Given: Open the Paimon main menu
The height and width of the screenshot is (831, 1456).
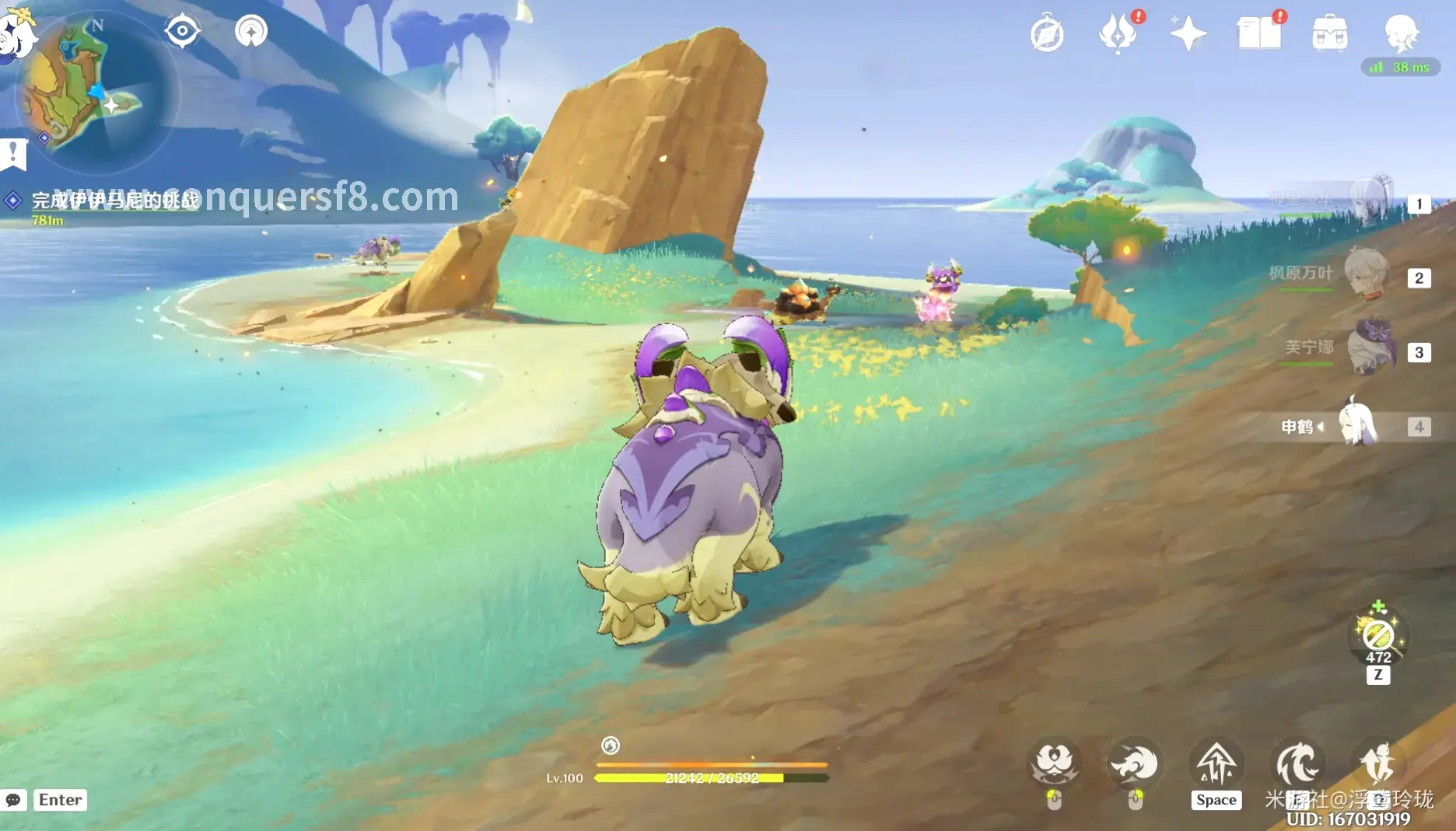Looking at the screenshot, I should [x=17, y=33].
